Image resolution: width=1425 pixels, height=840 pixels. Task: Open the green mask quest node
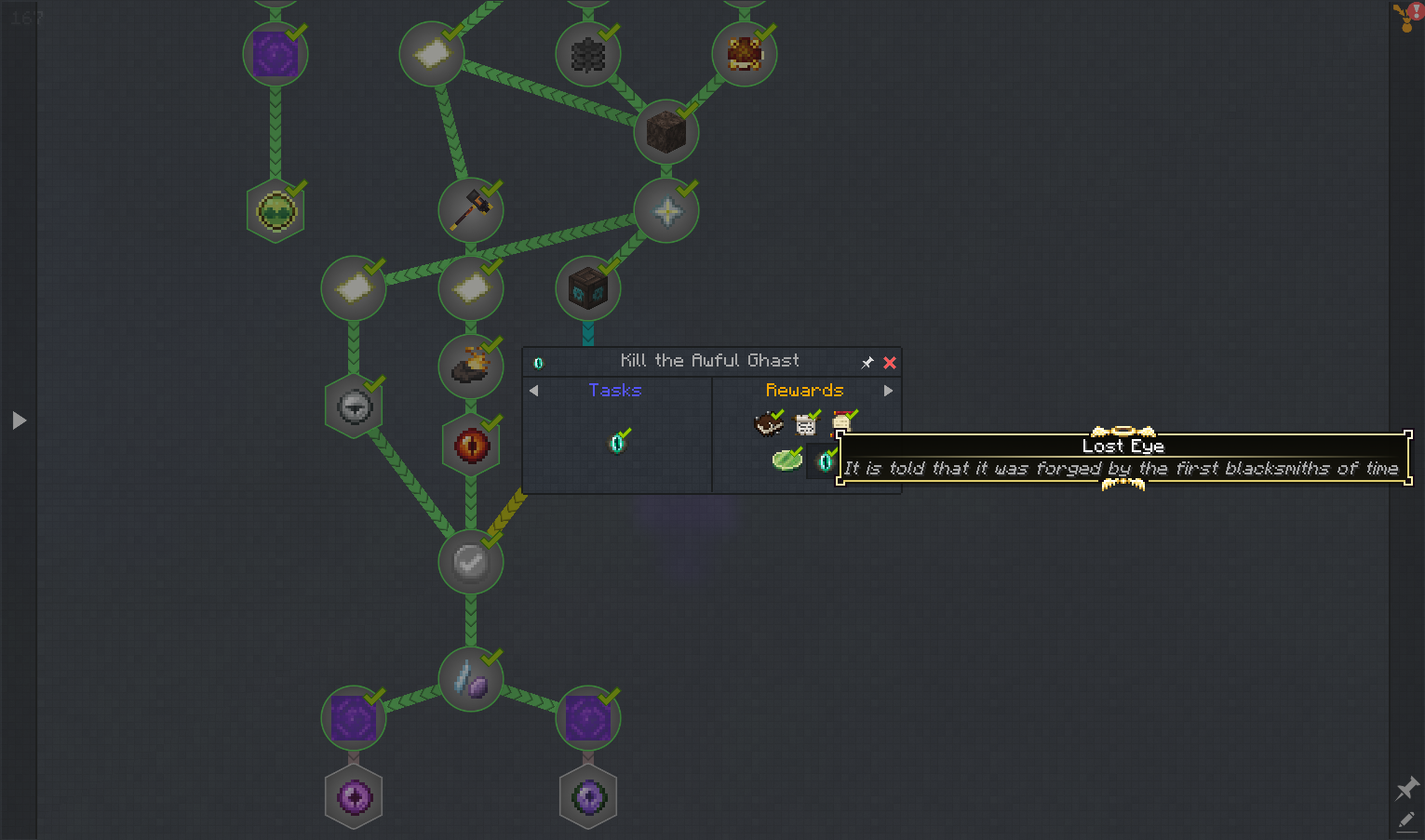coord(276,211)
